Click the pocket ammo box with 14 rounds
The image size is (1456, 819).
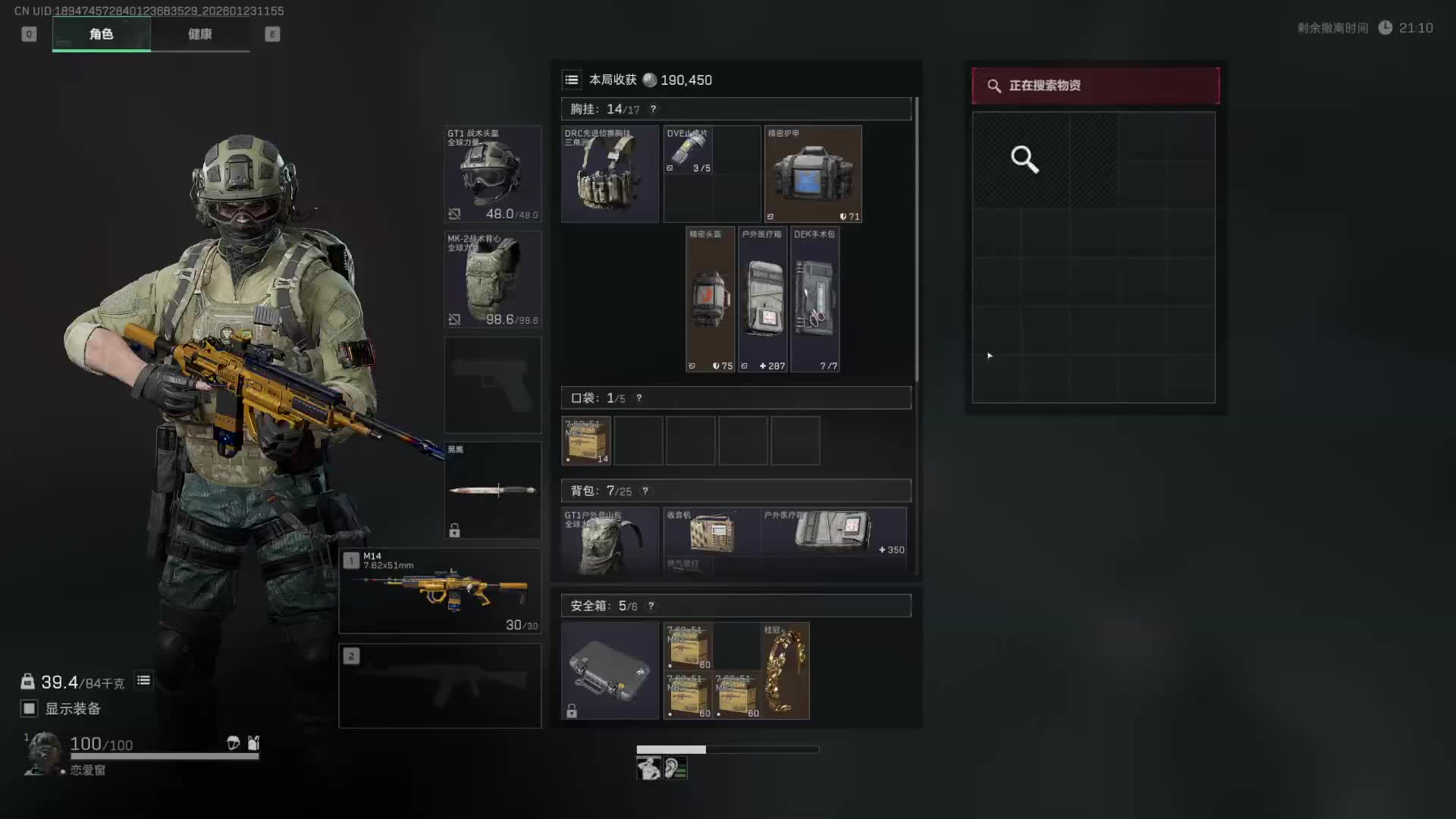click(585, 441)
